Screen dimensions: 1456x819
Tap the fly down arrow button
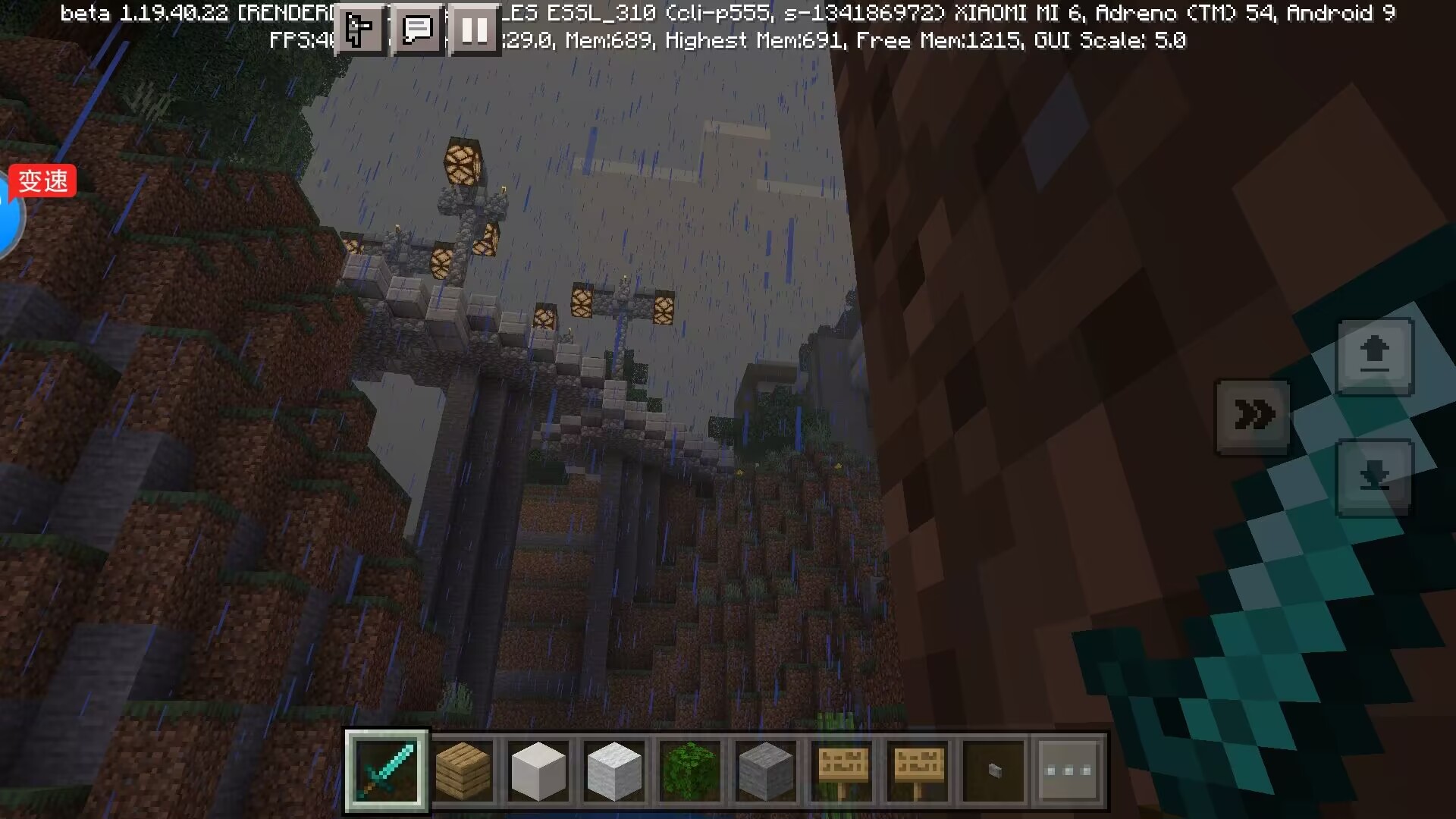pos(1374,478)
